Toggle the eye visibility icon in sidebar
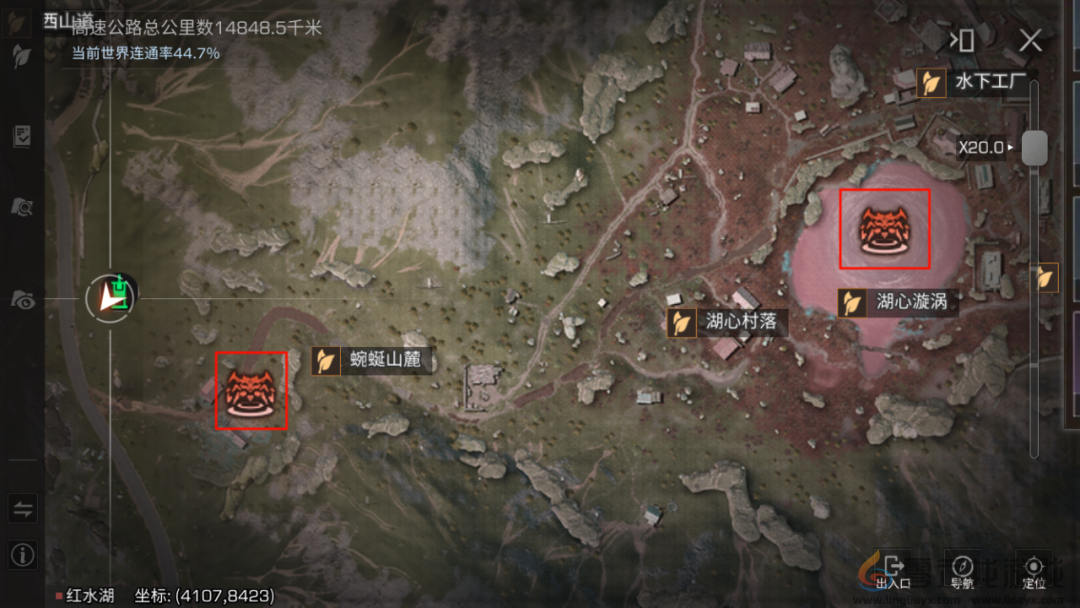The width and height of the screenshot is (1080, 608). pyautogui.click(x=21, y=298)
